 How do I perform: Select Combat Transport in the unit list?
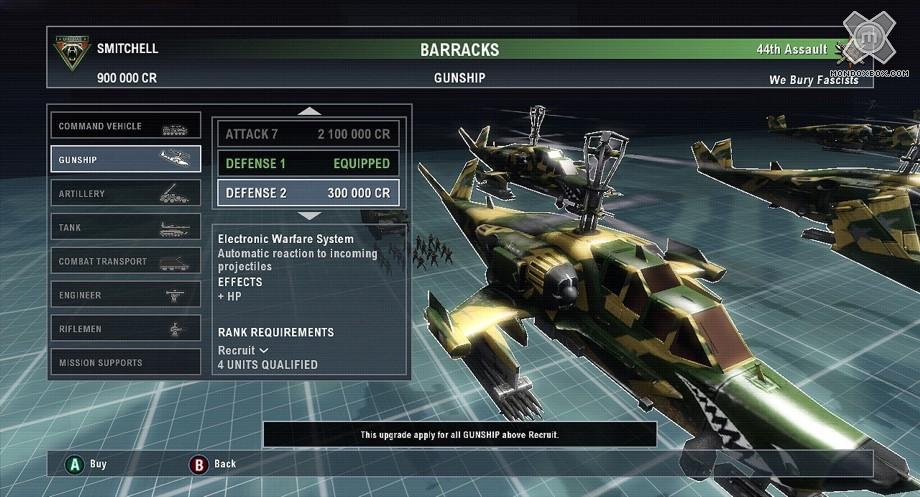(125, 262)
